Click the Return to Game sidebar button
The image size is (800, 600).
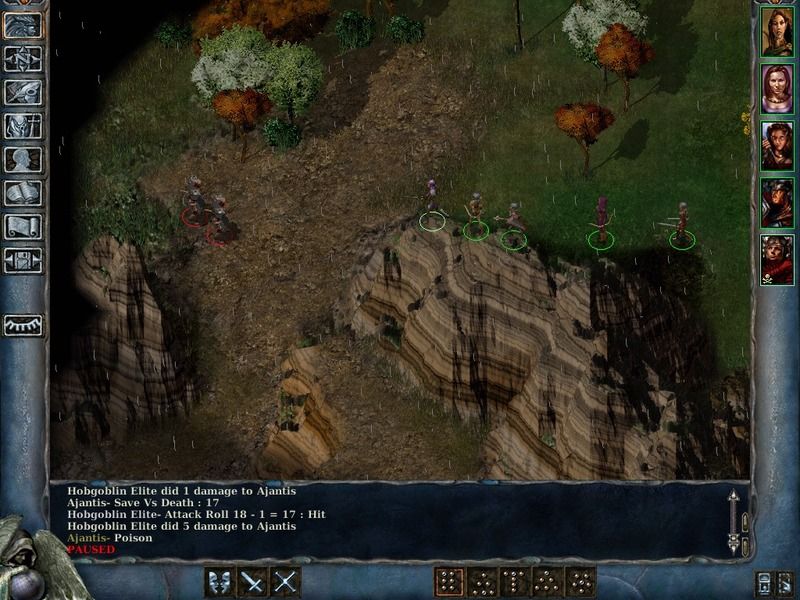23,26
